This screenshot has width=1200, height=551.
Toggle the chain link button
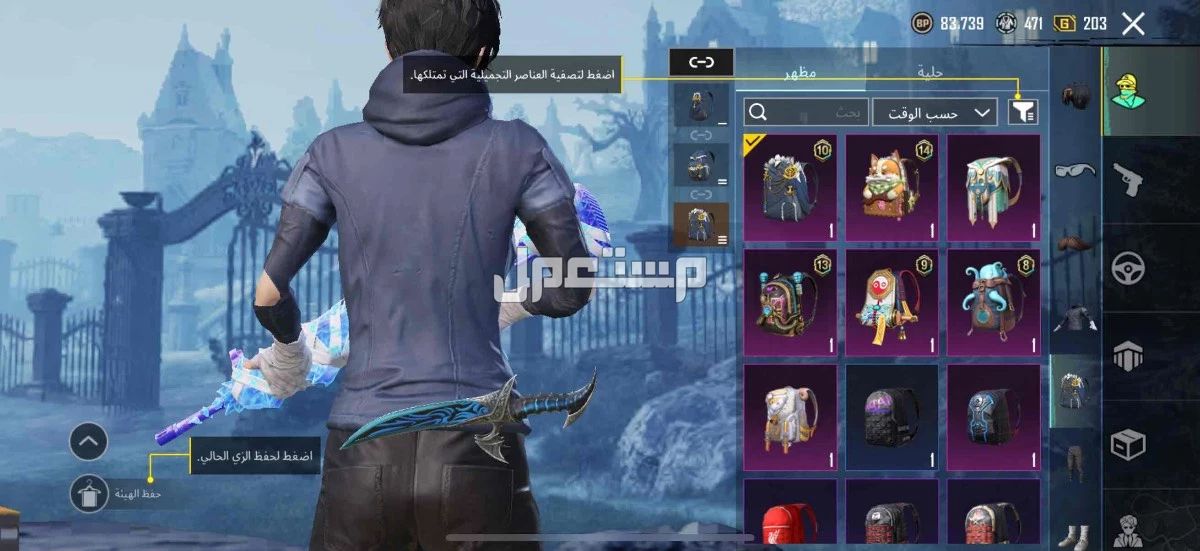(x=701, y=62)
